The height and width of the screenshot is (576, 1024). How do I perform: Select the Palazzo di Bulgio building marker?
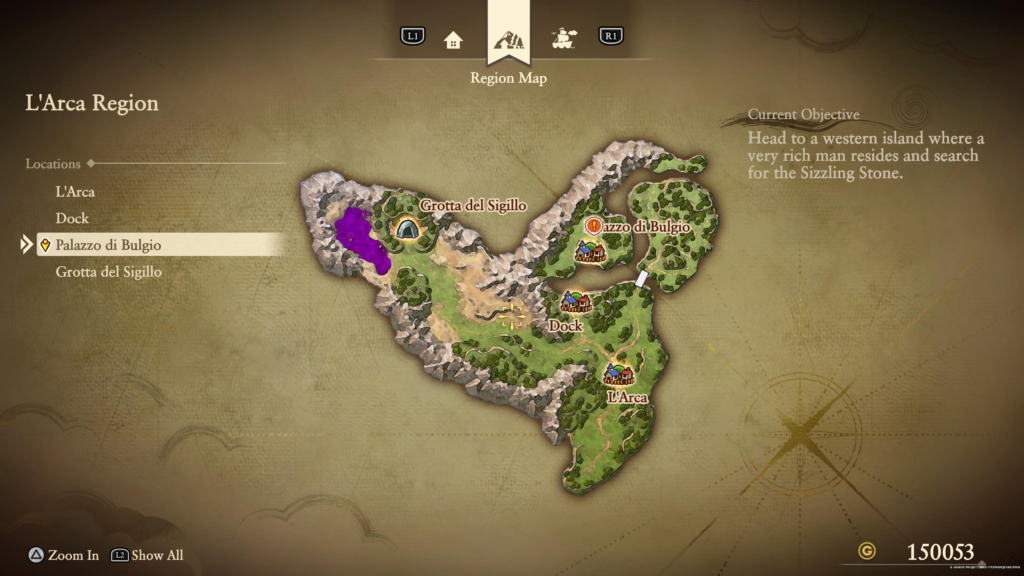[590, 252]
